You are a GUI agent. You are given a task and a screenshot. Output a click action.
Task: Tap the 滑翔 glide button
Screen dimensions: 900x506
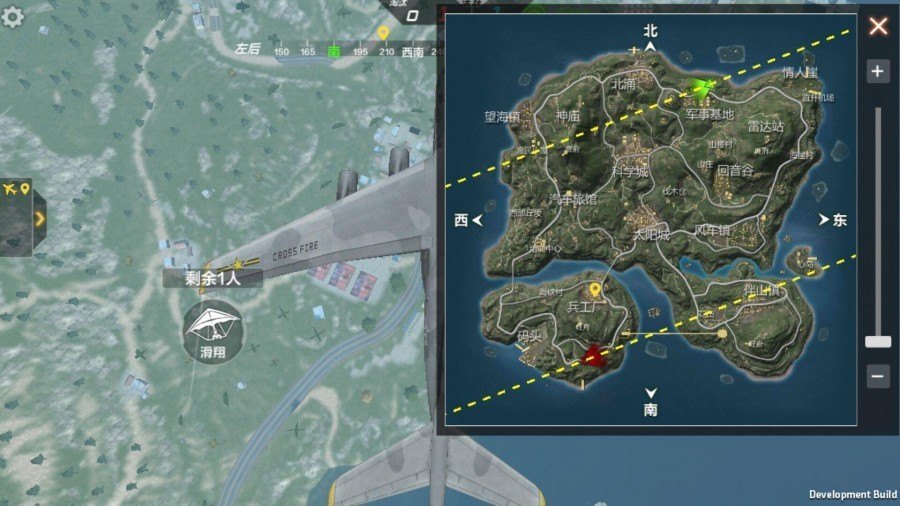tap(209, 335)
